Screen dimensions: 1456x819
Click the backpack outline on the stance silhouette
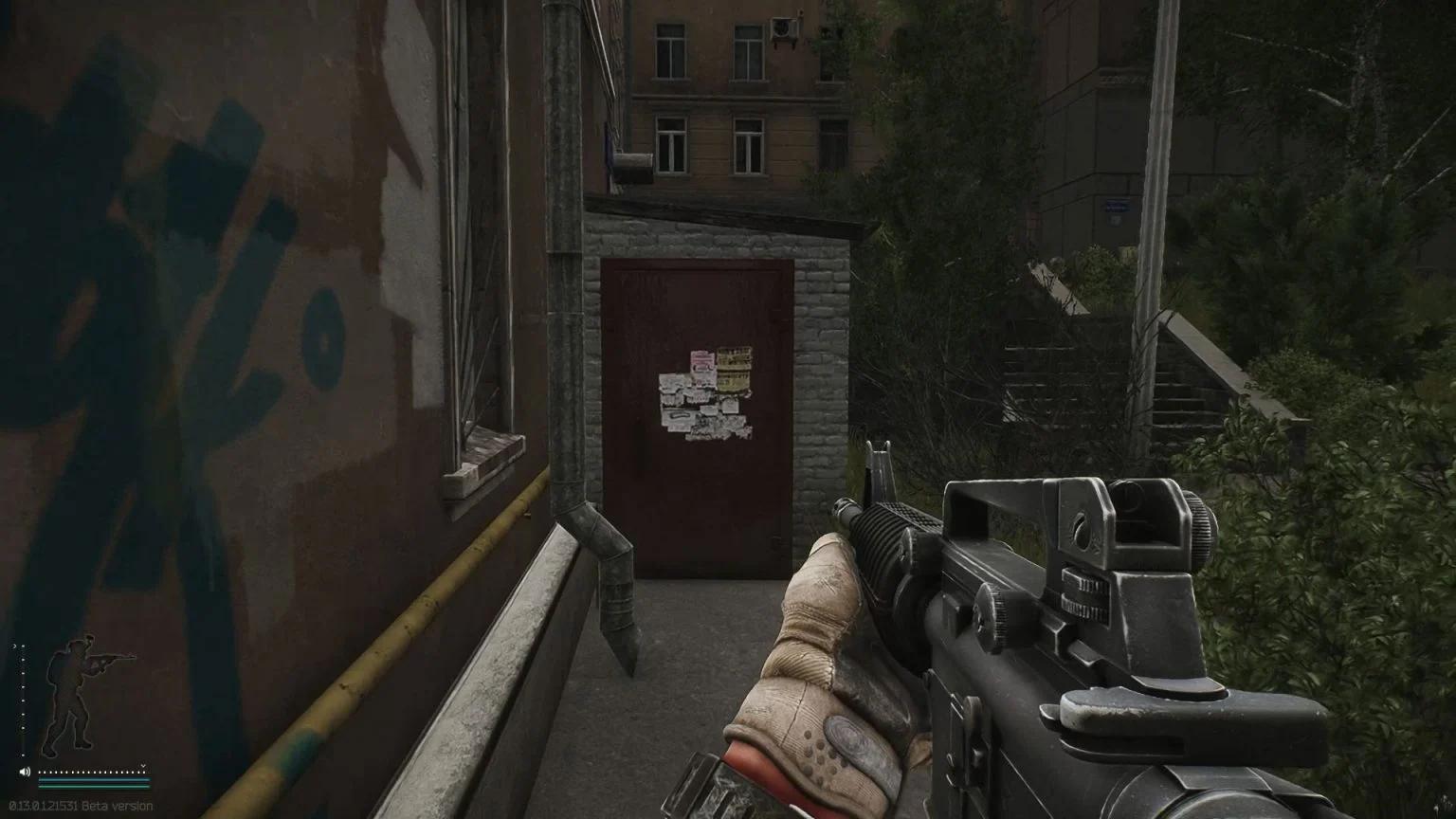pos(56,669)
